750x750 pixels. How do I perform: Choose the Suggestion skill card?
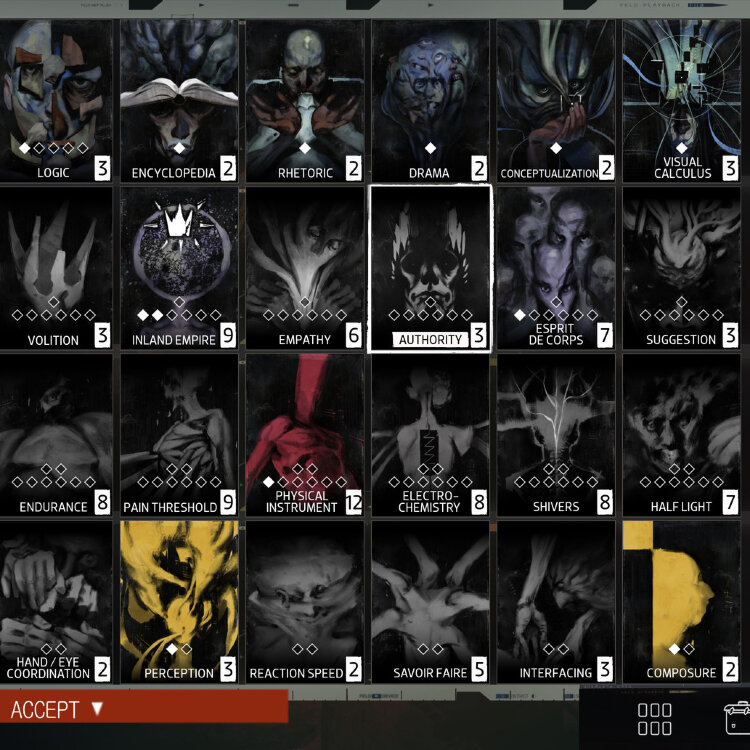tap(681, 267)
